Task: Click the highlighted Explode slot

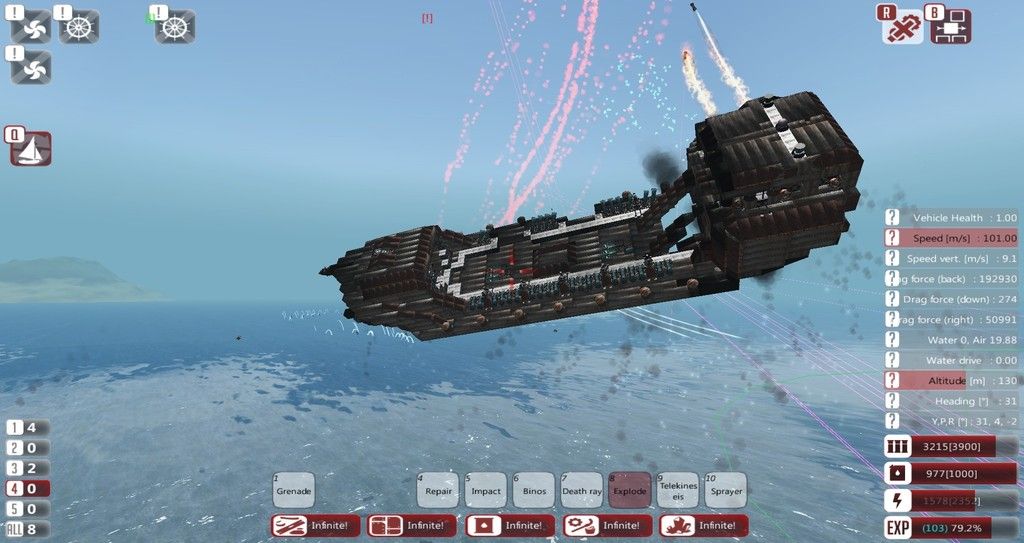Action: (x=629, y=490)
